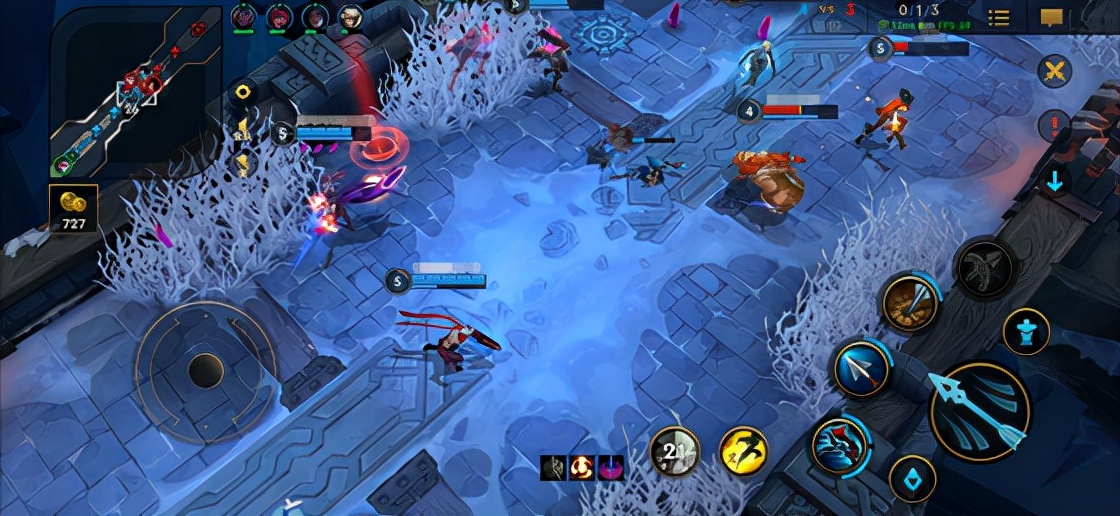Tap the small blue diamond button
Screen dimensions: 1120x516
[912, 479]
